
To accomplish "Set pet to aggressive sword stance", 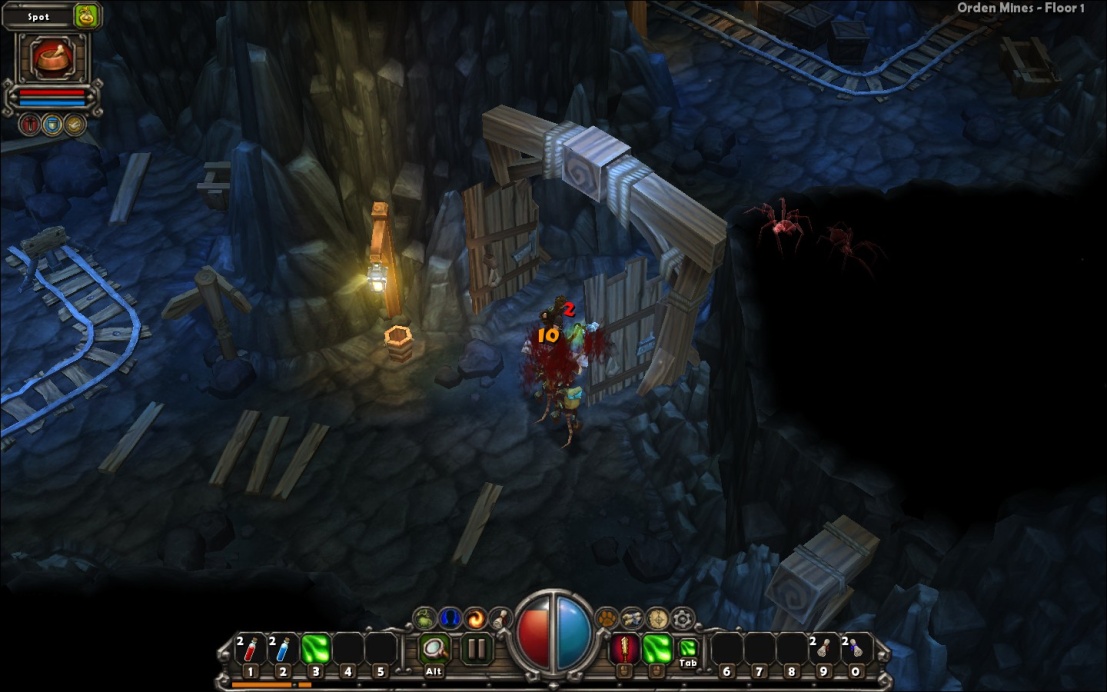I will coord(29,124).
